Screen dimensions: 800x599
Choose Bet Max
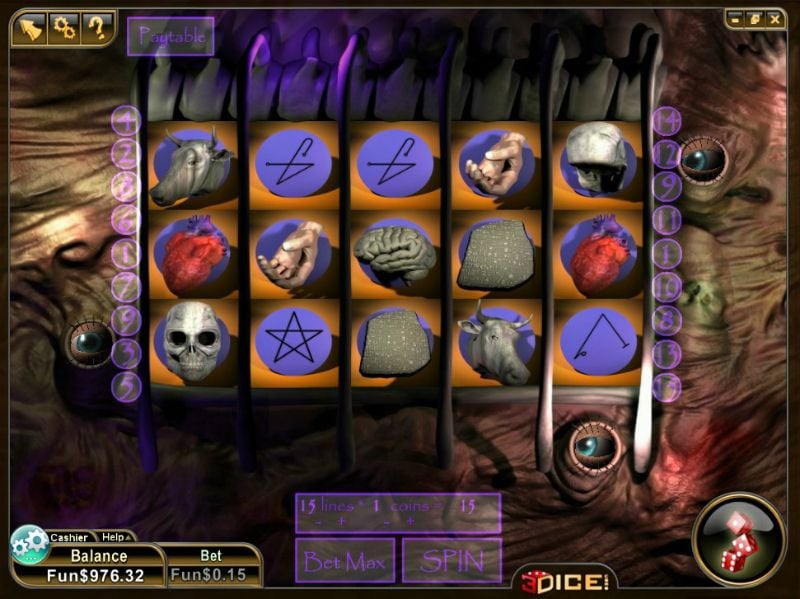coord(345,561)
